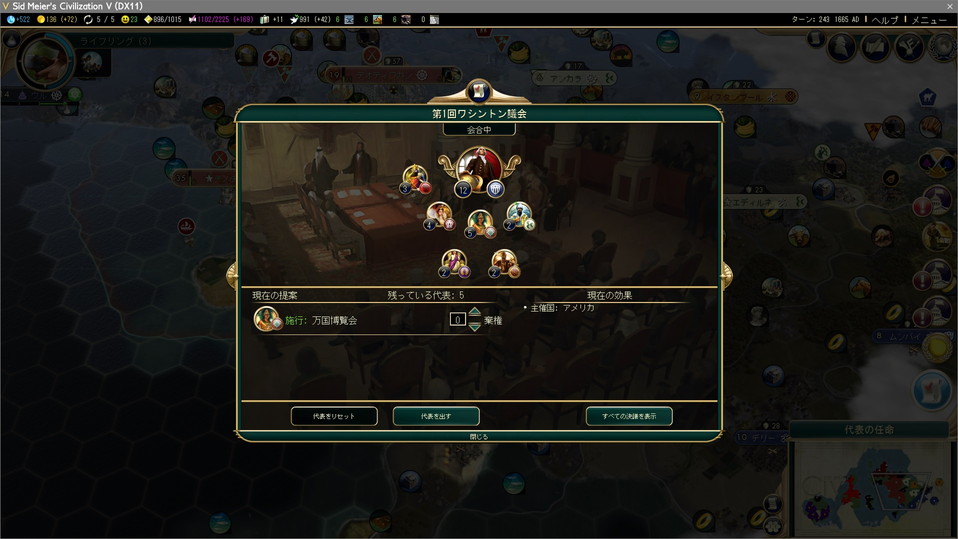Submit votes with 代表を出す button
958x539 pixels.
pyautogui.click(x=436, y=416)
